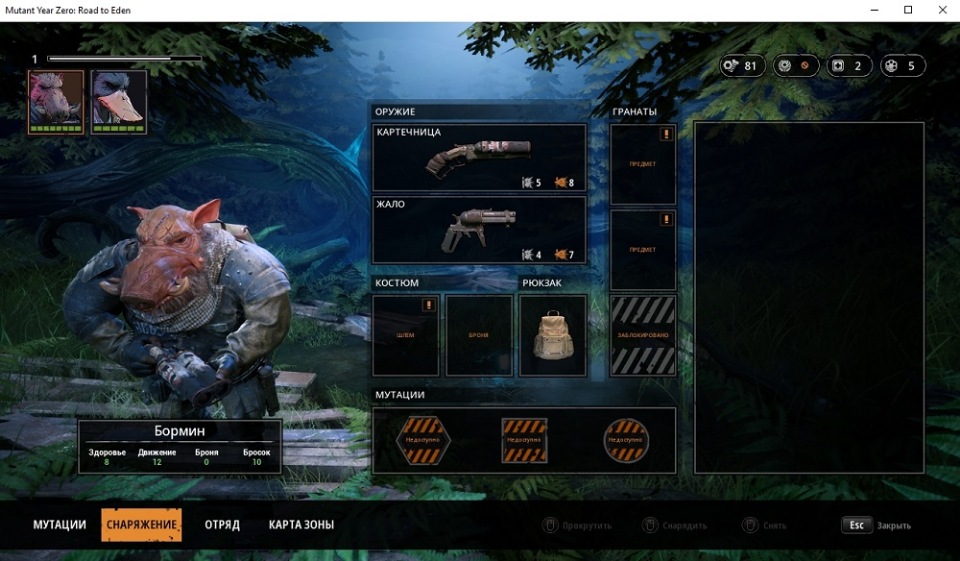Choose the Жало weapon slot
960x561 pixels.
[479, 230]
